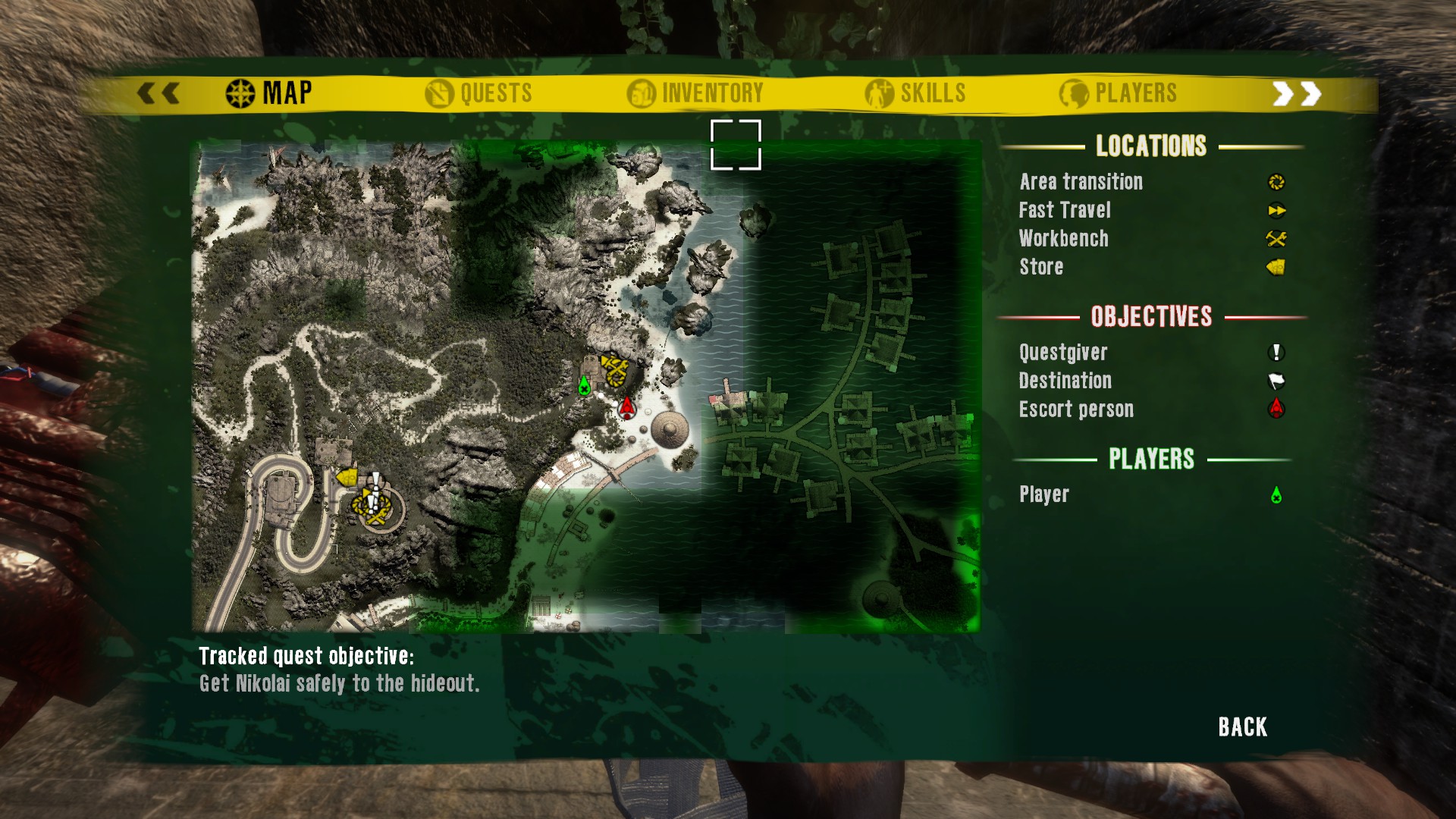Click the Escort person red arrow icon
Screen dimensions: 1456x819
click(x=1276, y=409)
